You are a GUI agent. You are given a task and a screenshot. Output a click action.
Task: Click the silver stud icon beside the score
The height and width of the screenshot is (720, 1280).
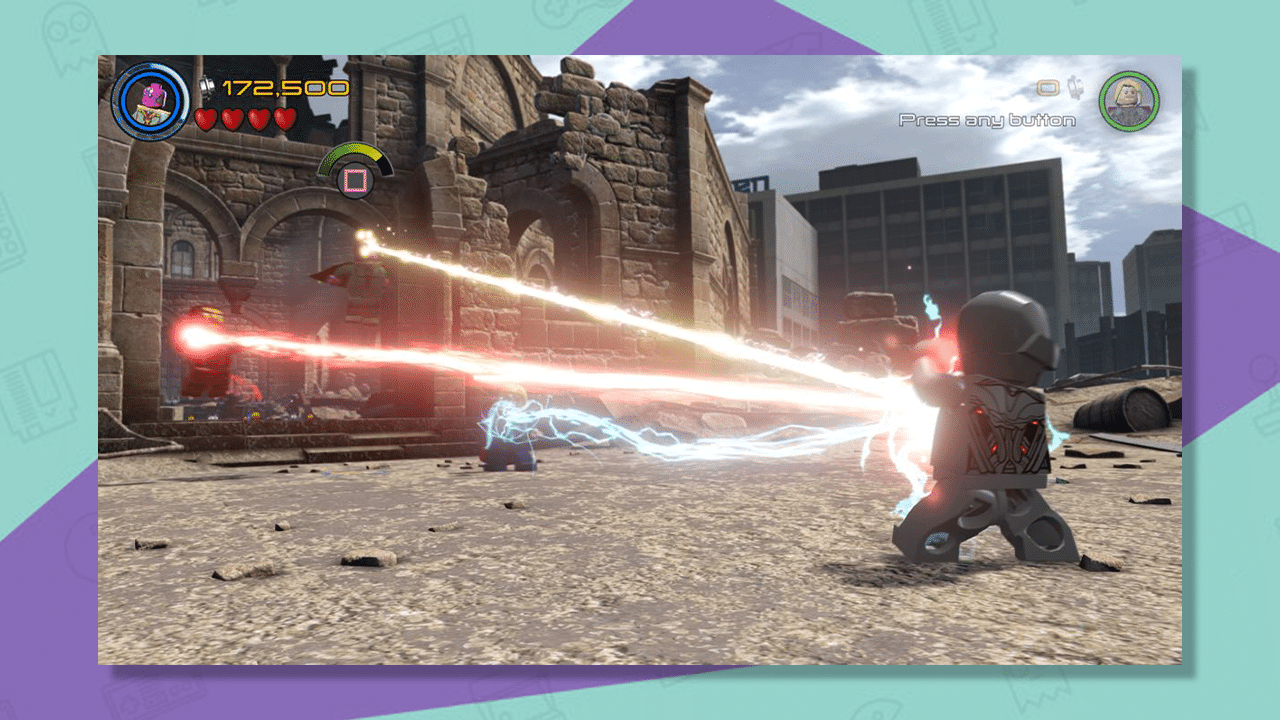[x=206, y=88]
